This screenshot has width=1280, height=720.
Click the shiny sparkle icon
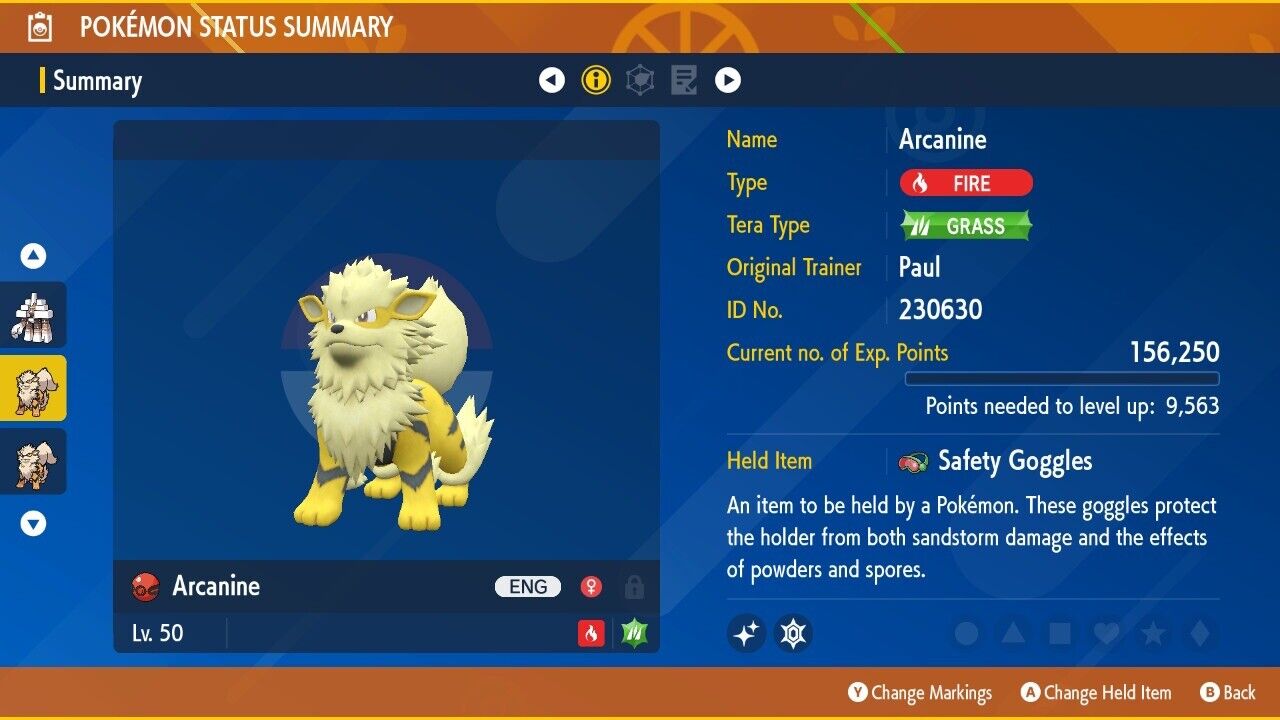pyautogui.click(x=746, y=633)
